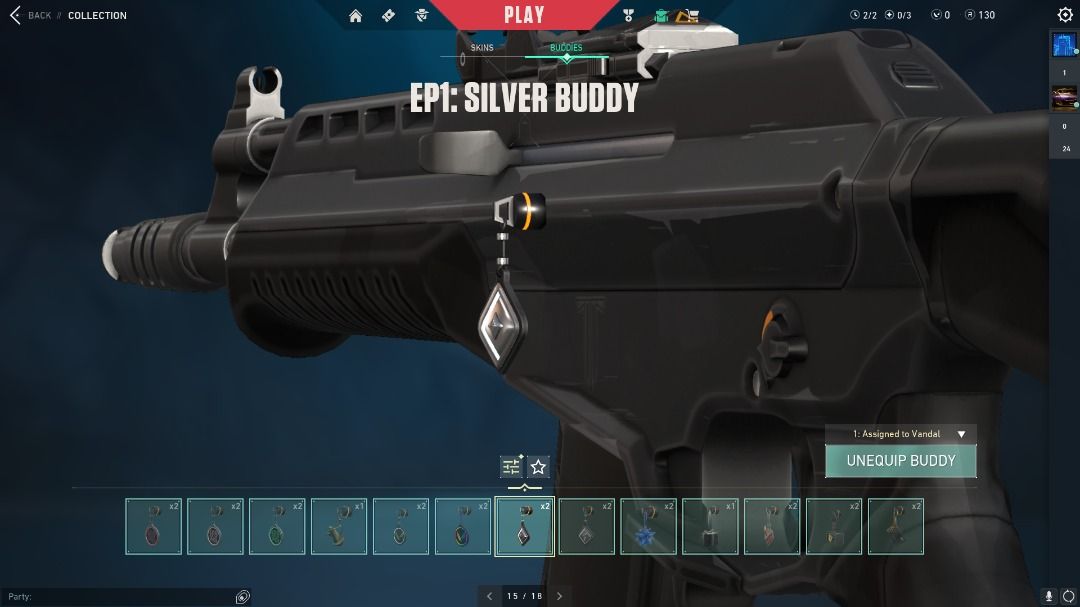The image size is (1080, 607).
Task: Pick the green oval gem buddy
Action: (x=277, y=526)
